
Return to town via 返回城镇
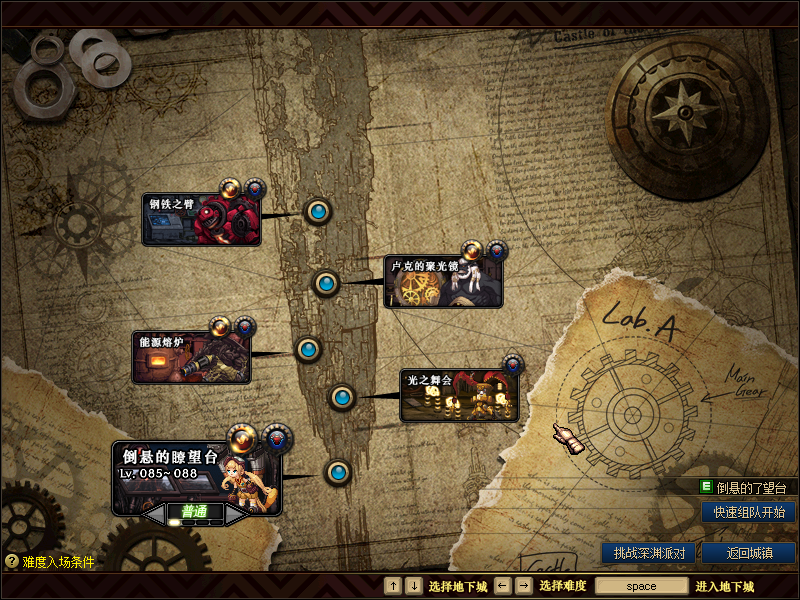(x=749, y=552)
